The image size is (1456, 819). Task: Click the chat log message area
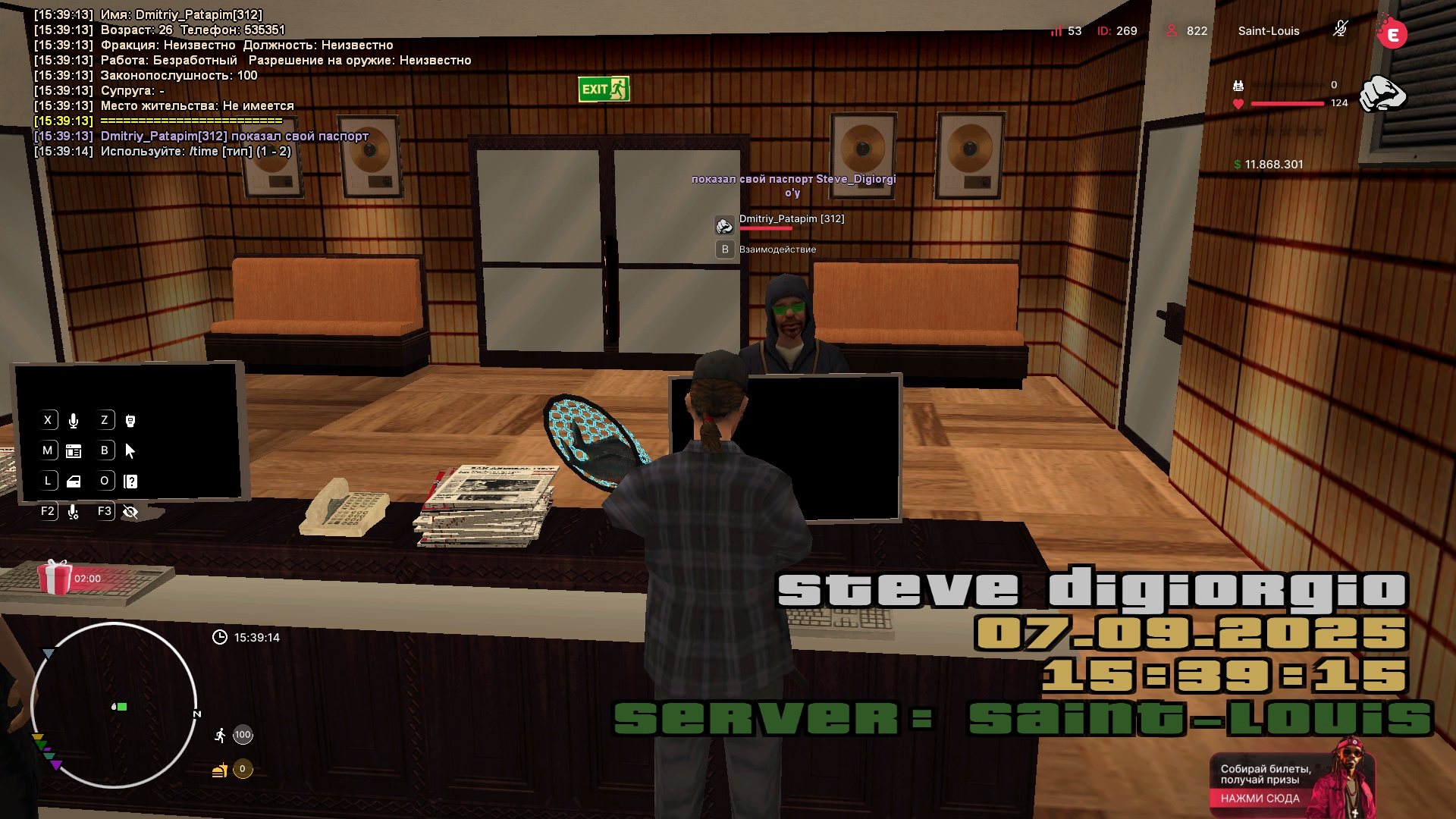(x=250, y=83)
